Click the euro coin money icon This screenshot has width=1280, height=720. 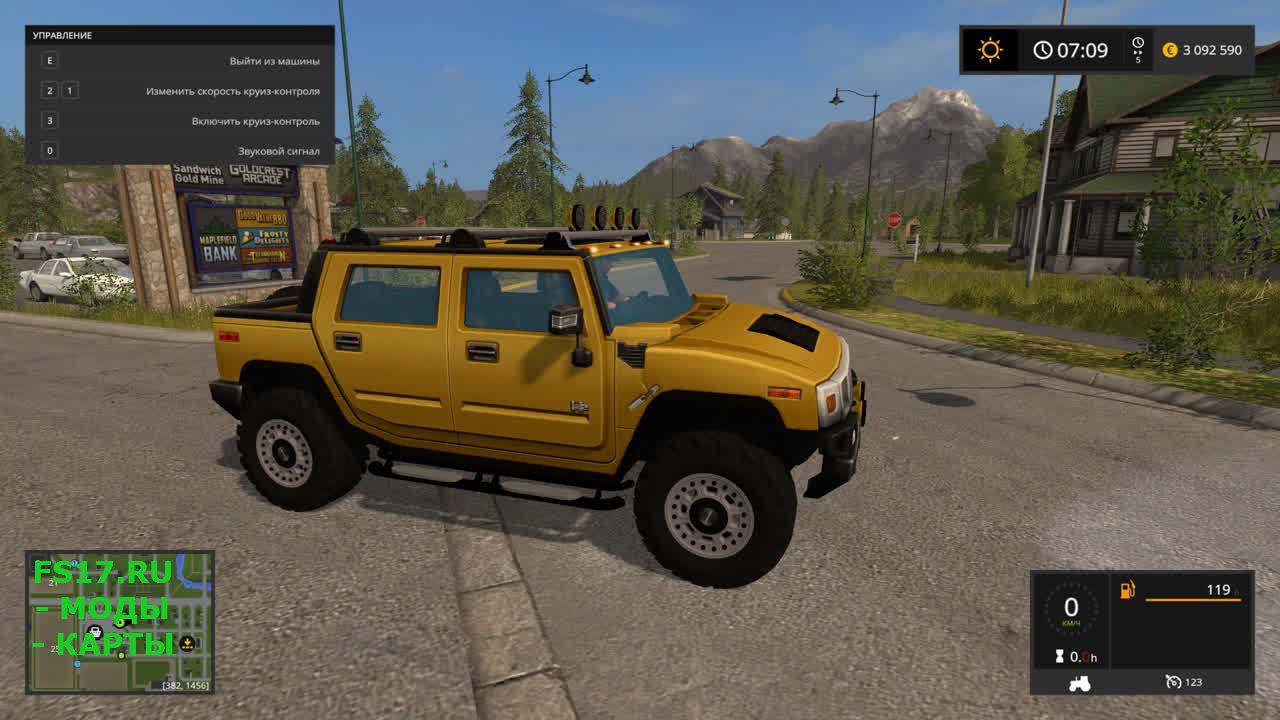pos(1170,50)
